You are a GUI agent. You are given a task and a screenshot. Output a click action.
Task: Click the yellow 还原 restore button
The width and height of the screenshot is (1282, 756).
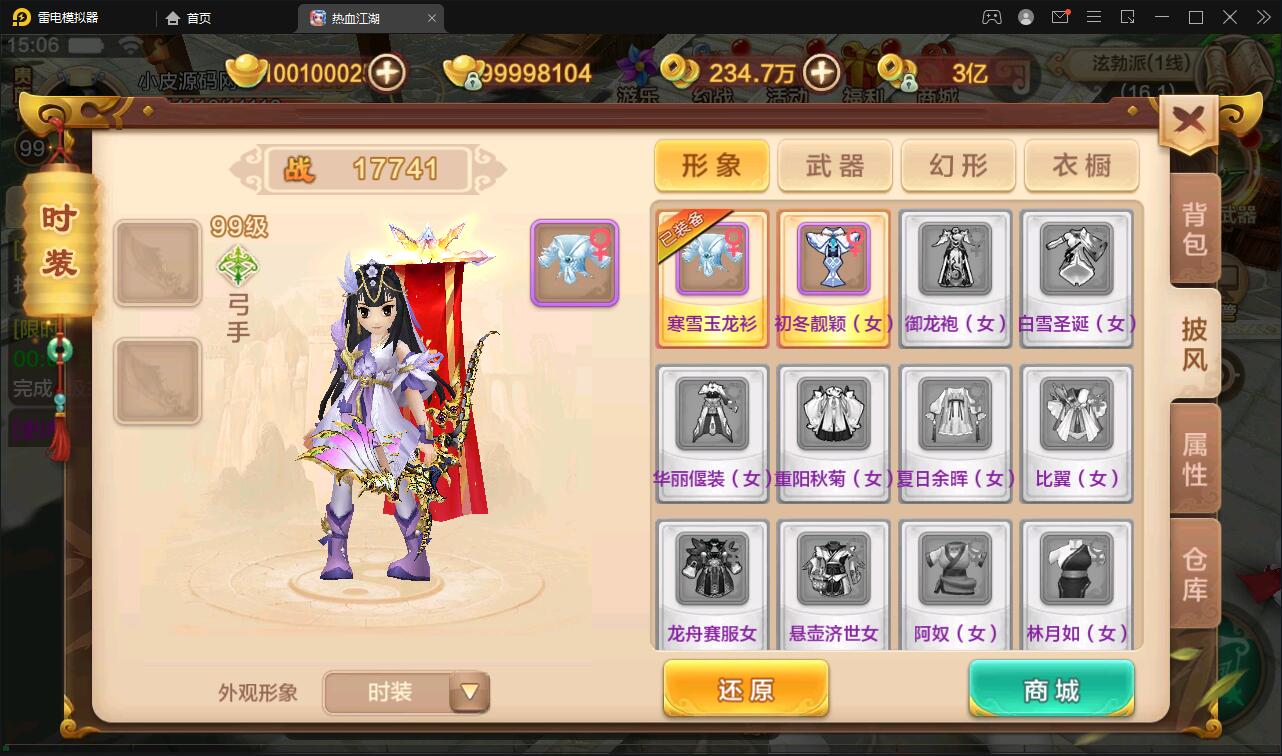point(745,688)
